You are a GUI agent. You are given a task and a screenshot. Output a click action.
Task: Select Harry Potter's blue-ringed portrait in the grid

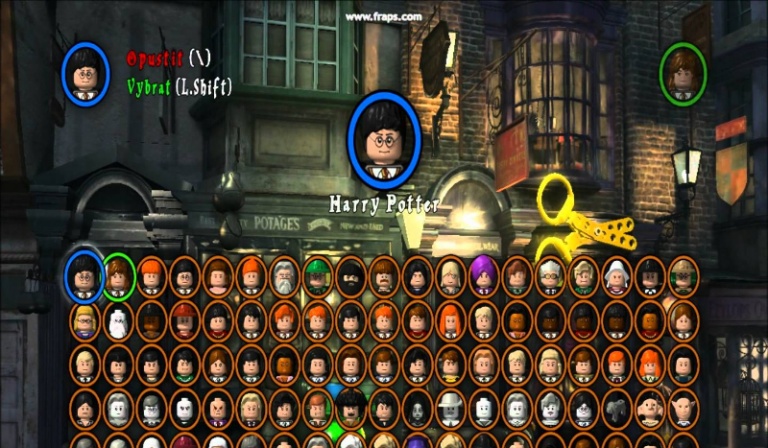[x=84, y=274]
